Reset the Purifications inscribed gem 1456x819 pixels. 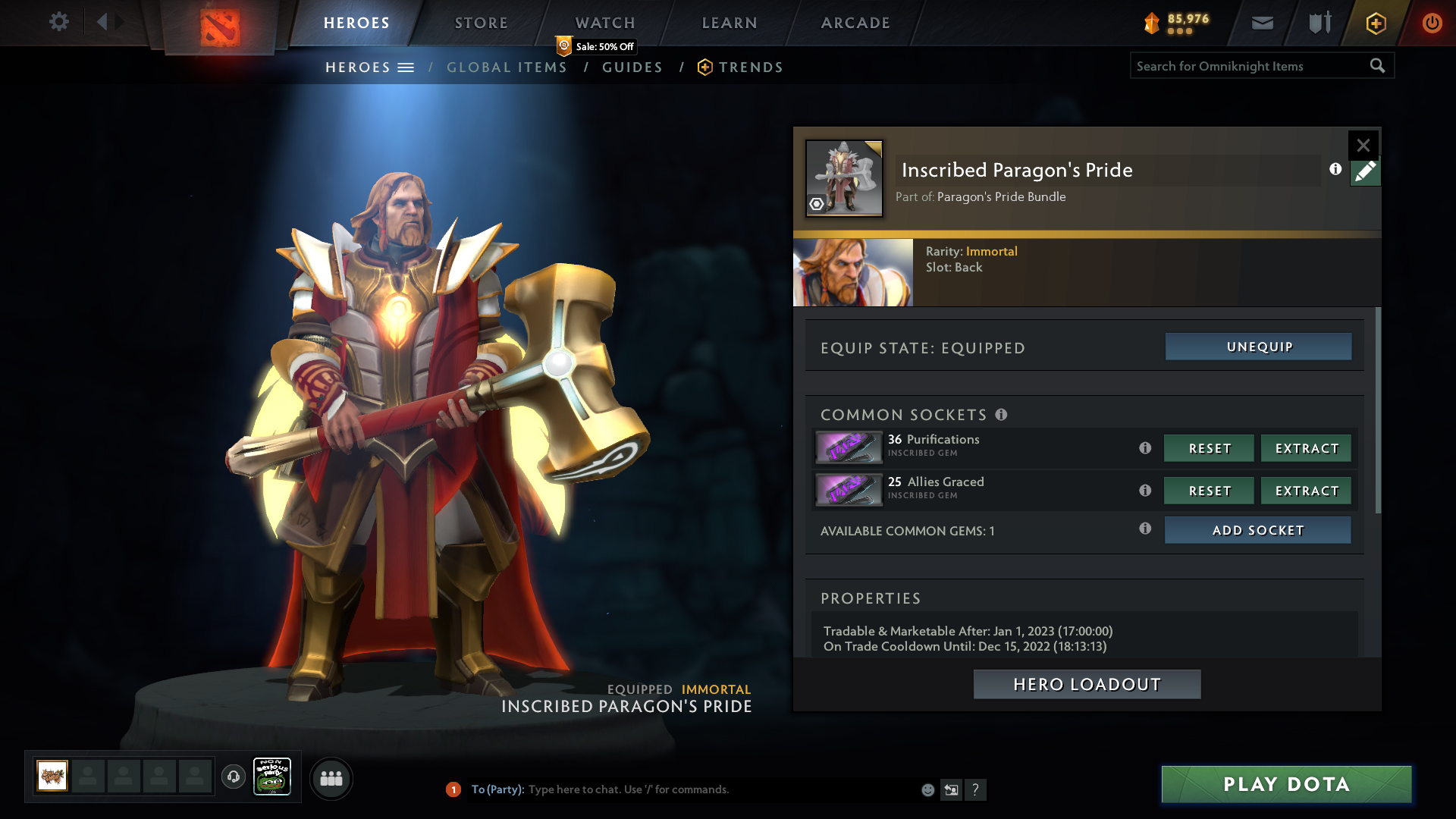[1209, 448]
